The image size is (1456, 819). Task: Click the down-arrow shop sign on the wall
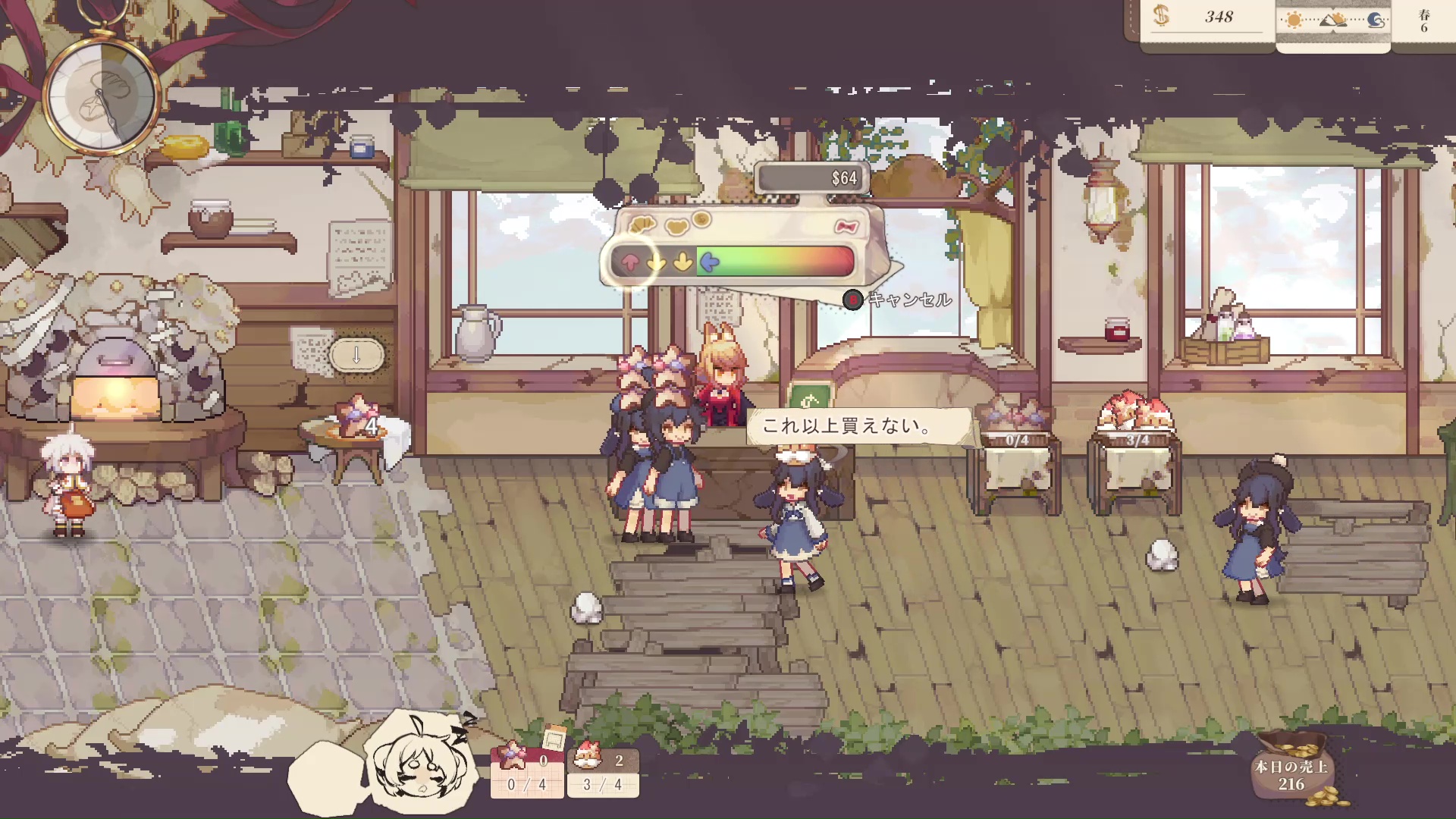tap(356, 353)
